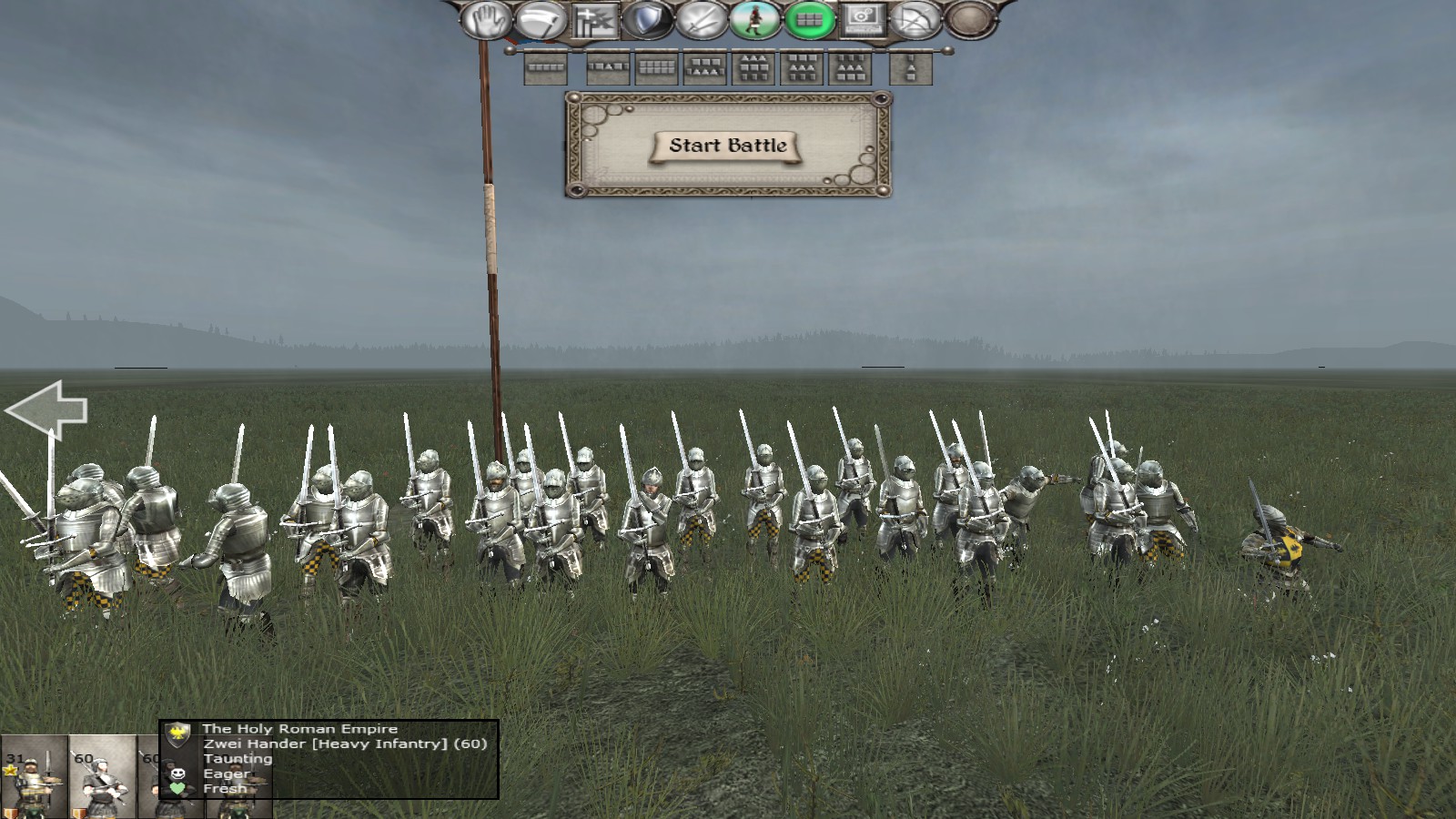The width and height of the screenshot is (1456, 819).
Task: Choose the narrow column formation
Action: 910,67
